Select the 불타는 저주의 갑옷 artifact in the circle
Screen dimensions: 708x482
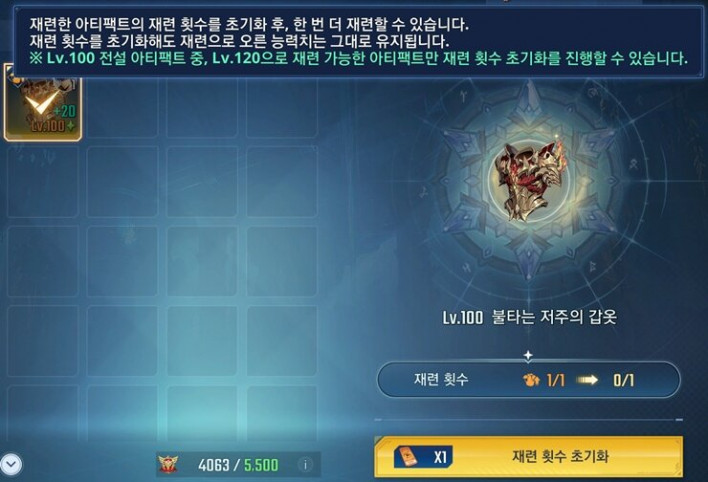click(x=529, y=180)
